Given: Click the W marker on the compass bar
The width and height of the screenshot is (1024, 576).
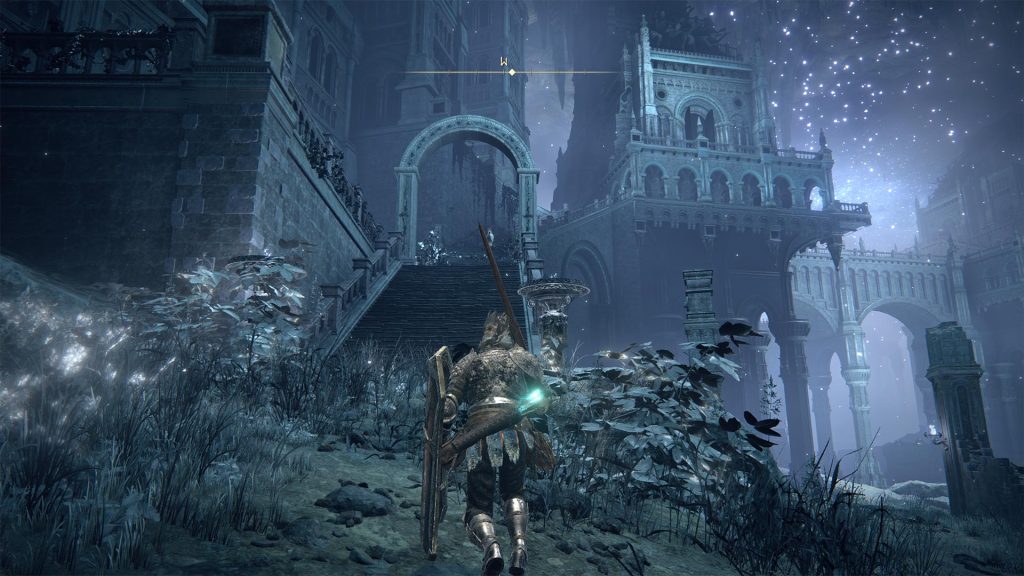Looking at the screenshot, I should click(x=506, y=62).
